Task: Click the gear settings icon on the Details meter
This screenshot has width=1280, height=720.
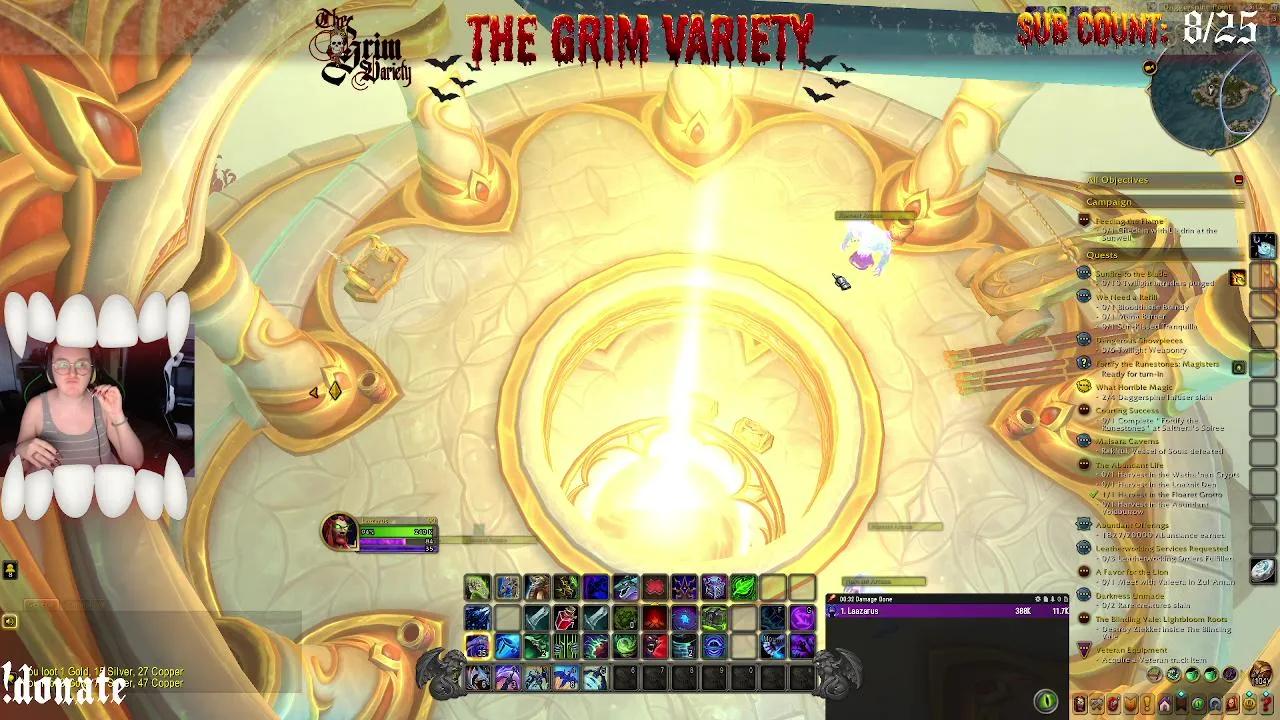Action: 1040,598
